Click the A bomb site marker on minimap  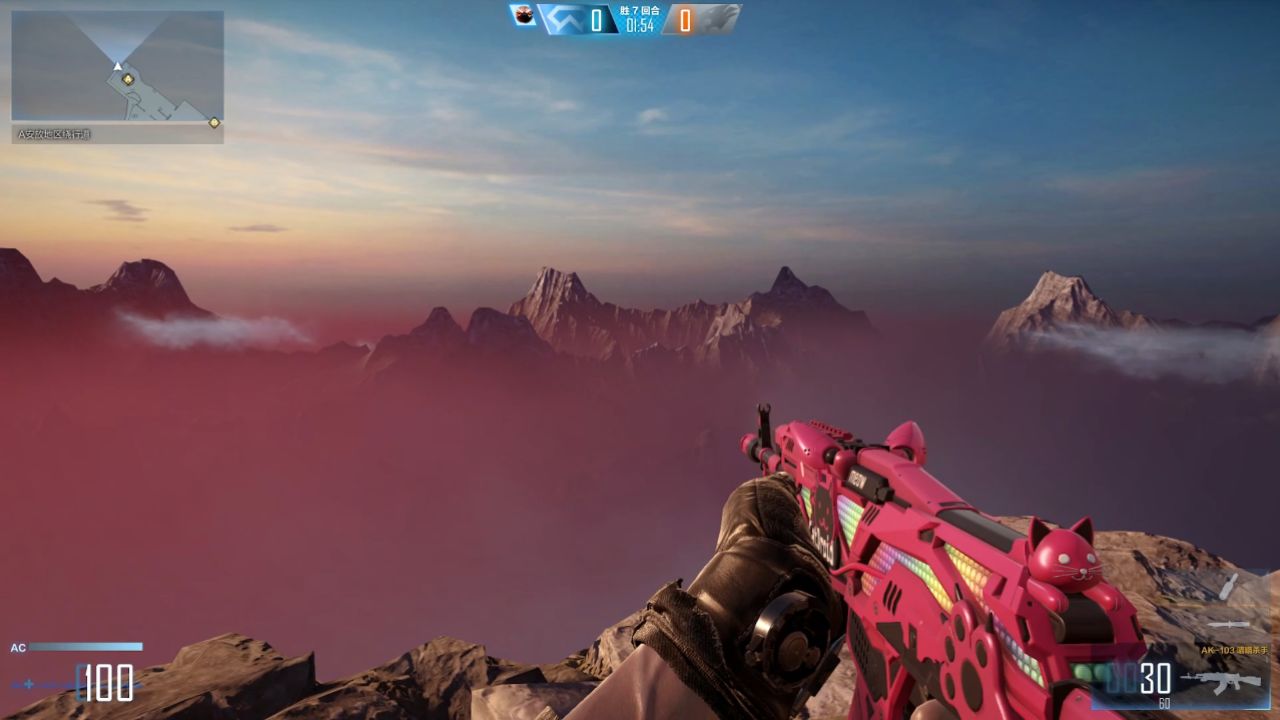pyautogui.click(x=128, y=78)
